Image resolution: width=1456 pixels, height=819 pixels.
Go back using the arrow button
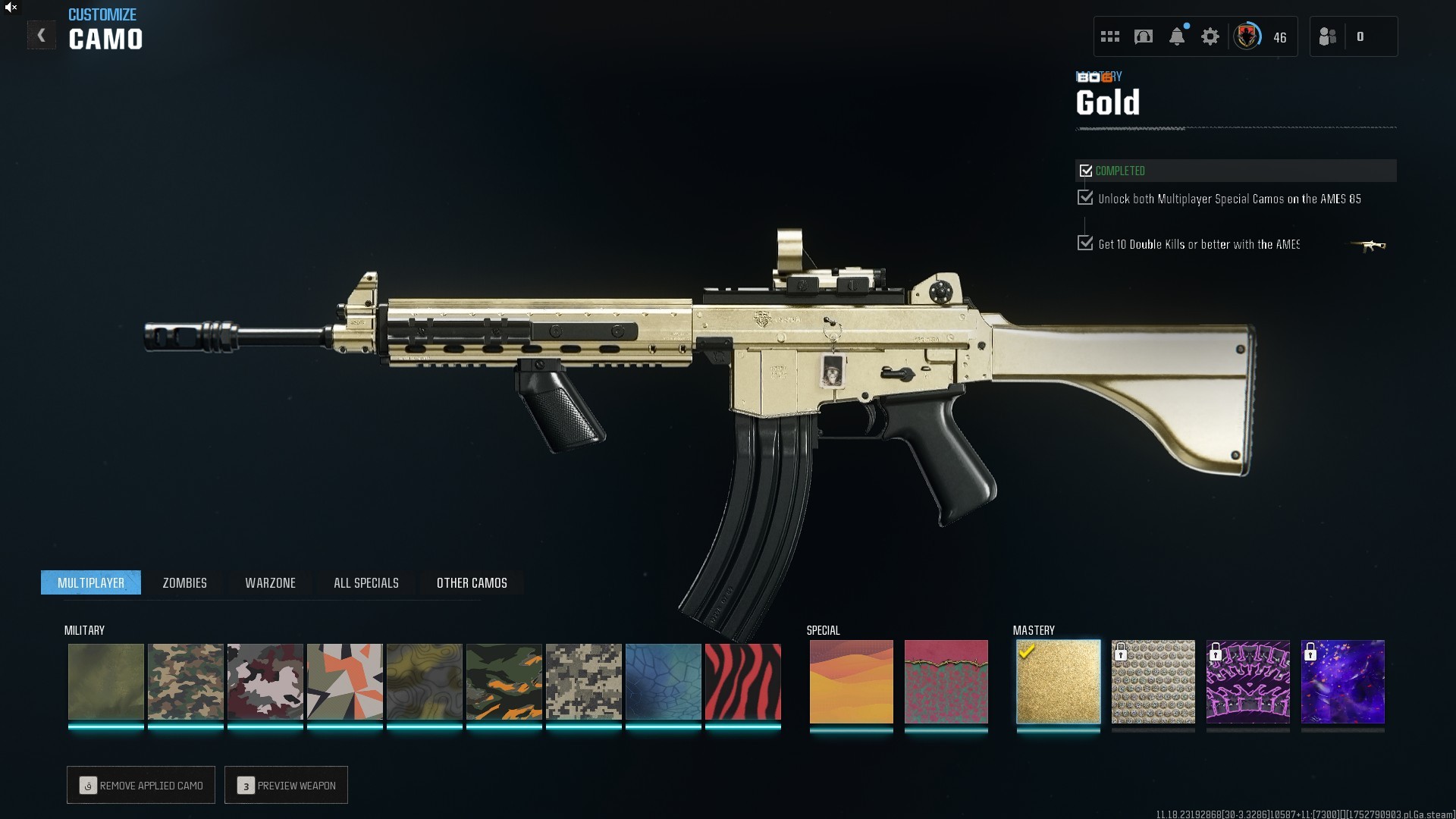tap(41, 36)
